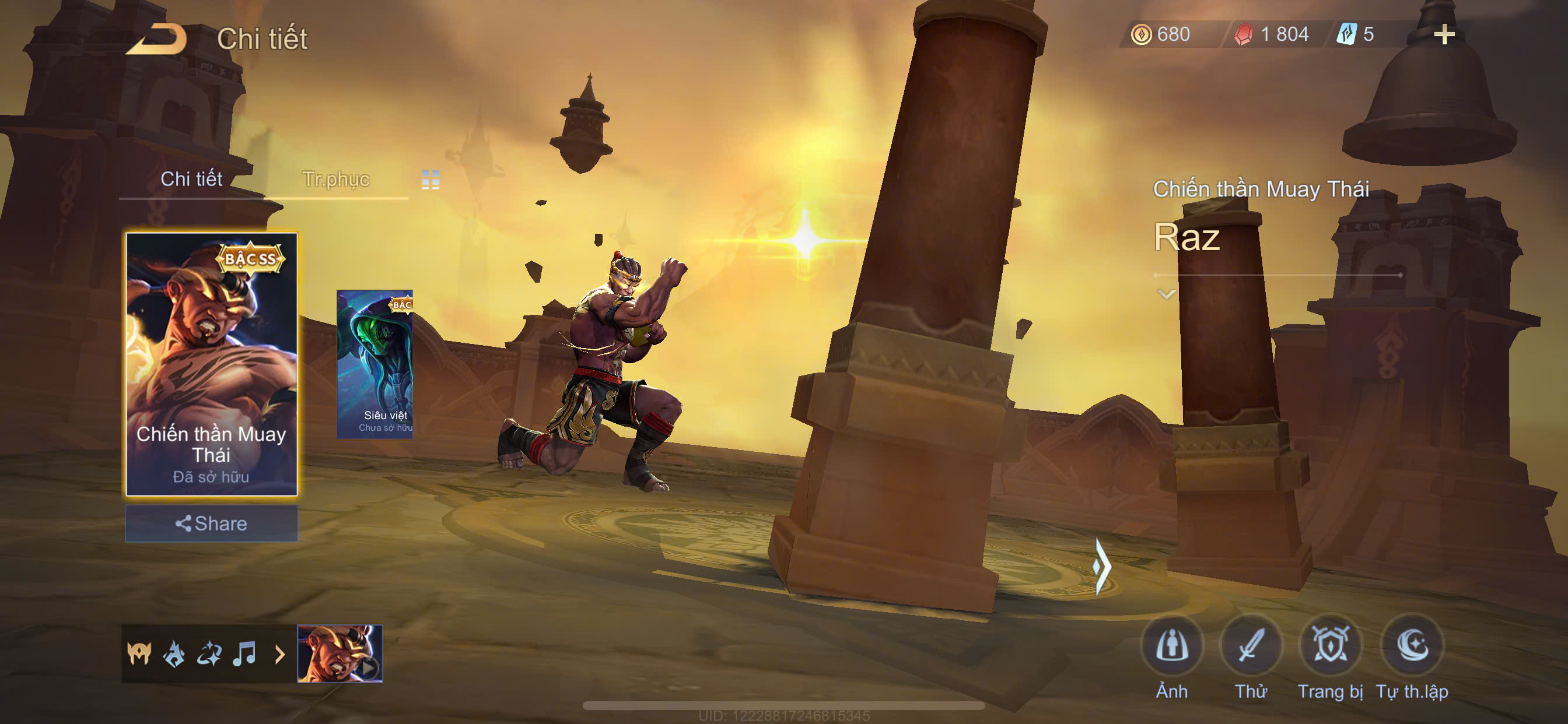
Task: Choose the Siêu việt skin card
Action: pyautogui.click(x=375, y=364)
